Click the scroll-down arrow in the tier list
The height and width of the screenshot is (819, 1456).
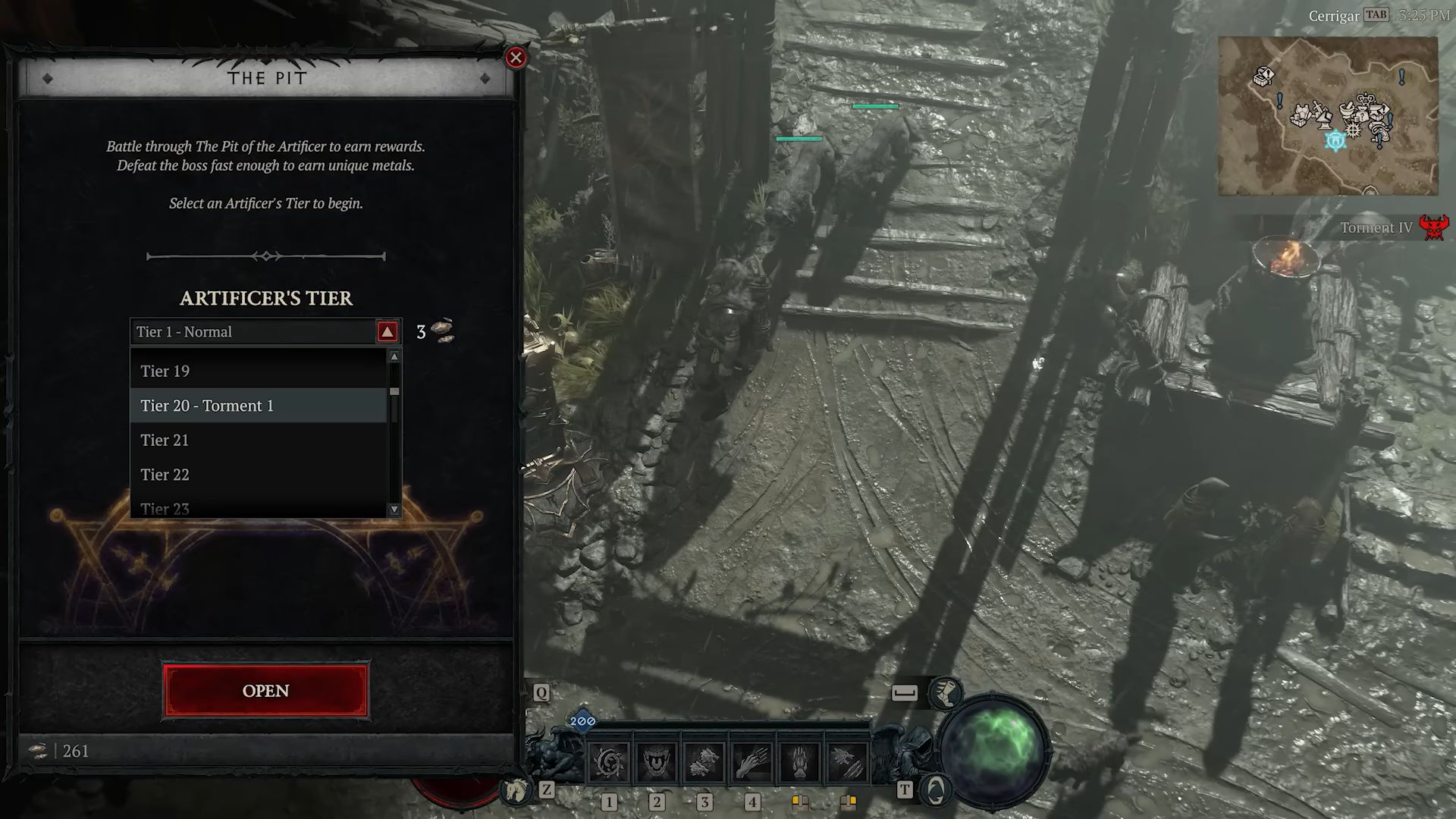click(395, 509)
